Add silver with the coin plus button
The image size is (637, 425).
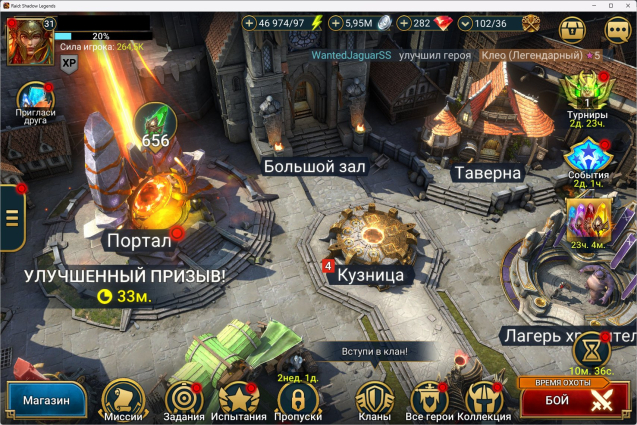[x=336, y=23]
